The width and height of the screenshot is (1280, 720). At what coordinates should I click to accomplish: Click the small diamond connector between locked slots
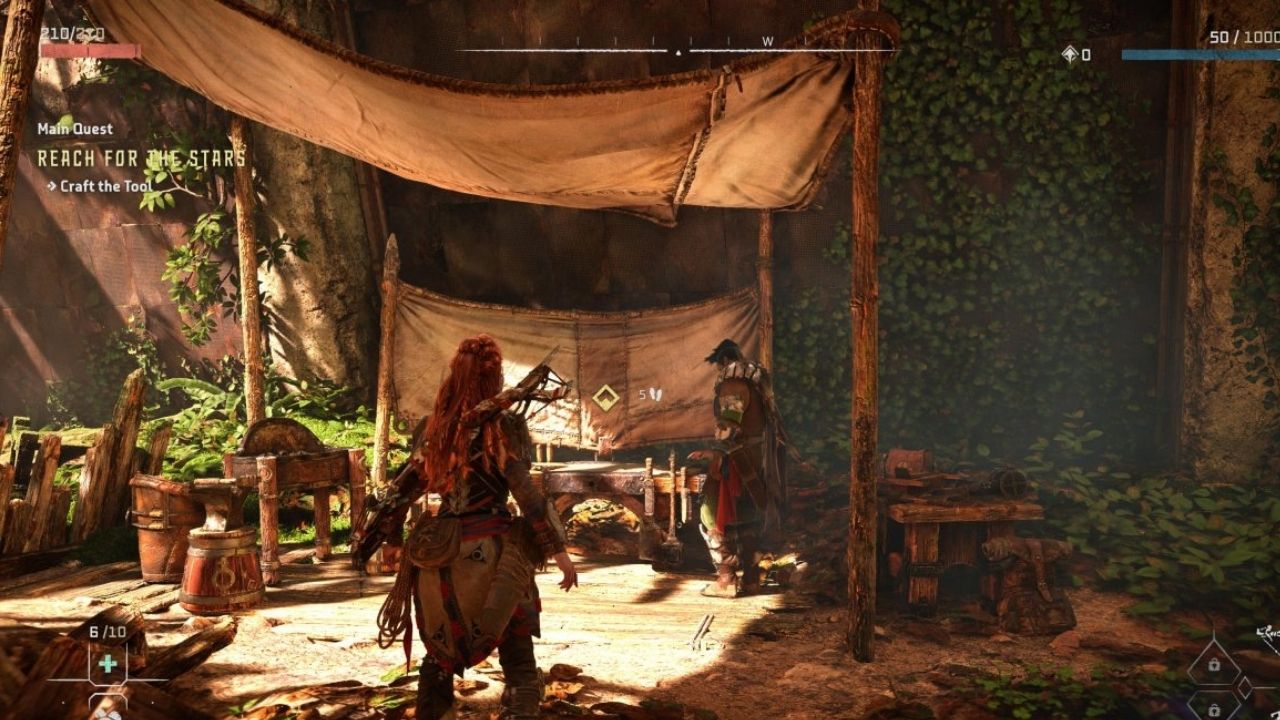tap(1244, 686)
